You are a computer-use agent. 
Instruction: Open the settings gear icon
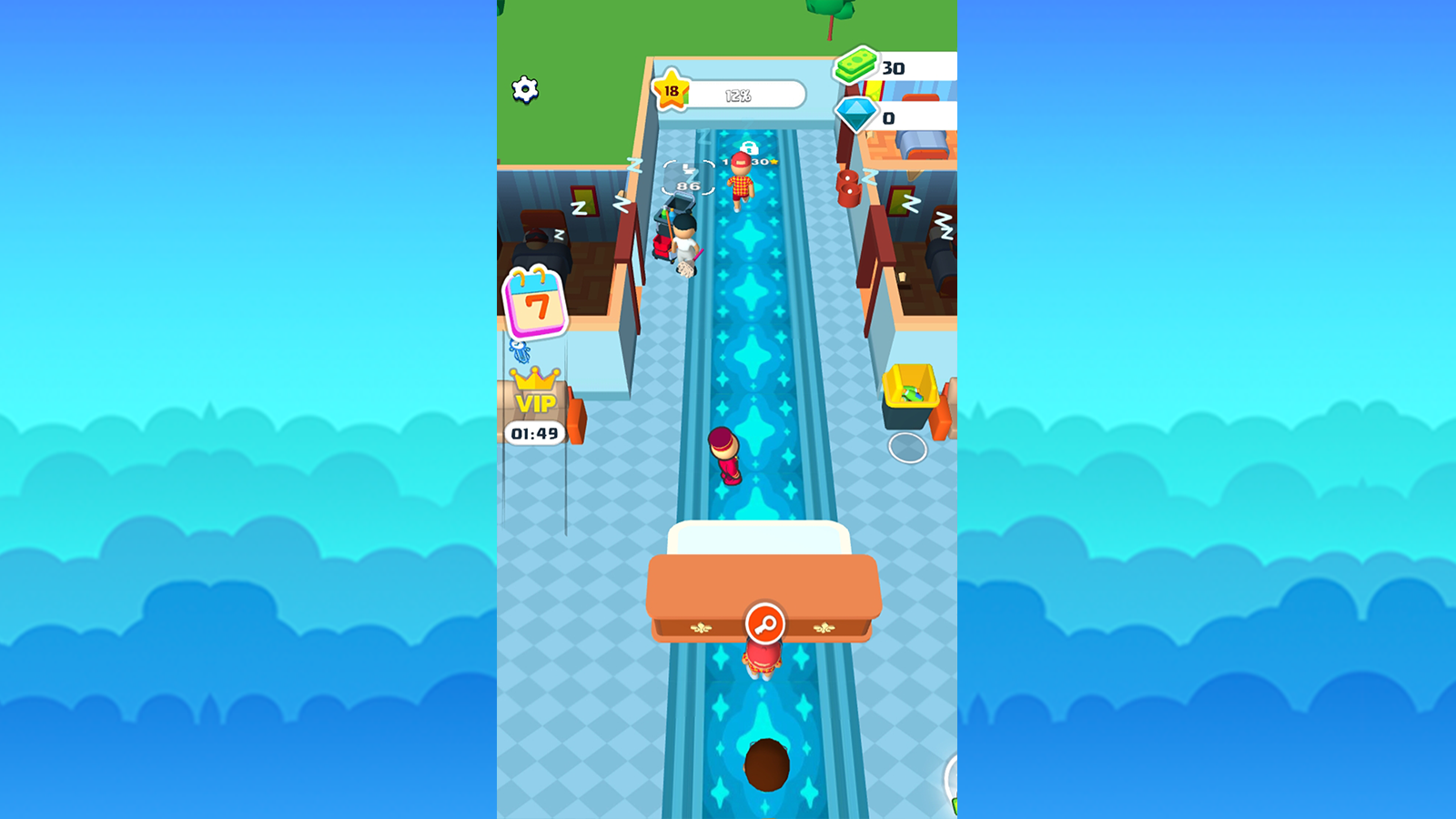coord(526,88)
